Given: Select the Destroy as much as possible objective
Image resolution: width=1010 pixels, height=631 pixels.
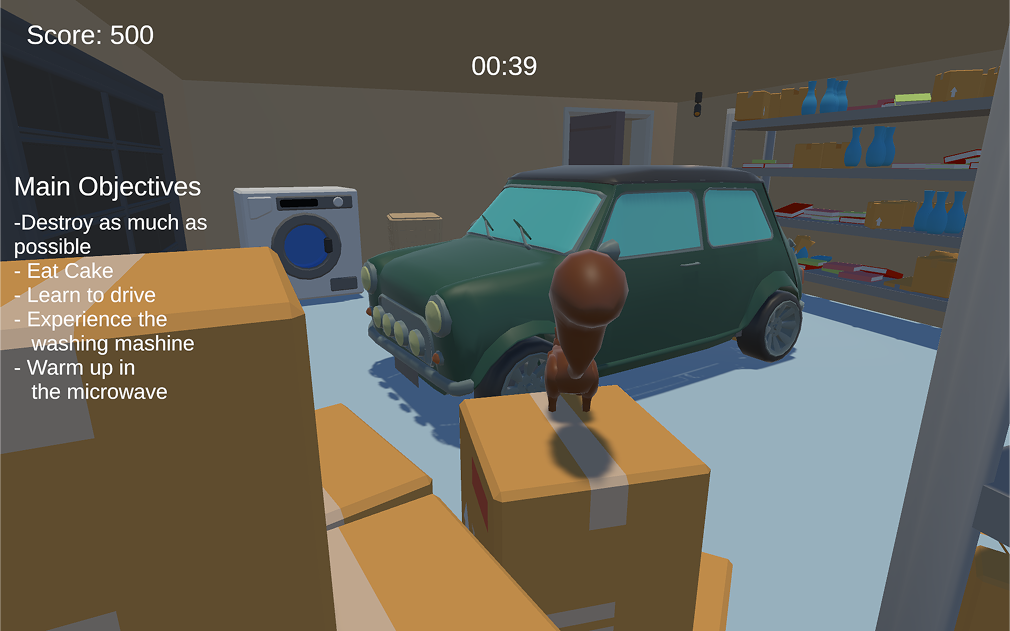Looking at the screenshot, I should point(110,234).
